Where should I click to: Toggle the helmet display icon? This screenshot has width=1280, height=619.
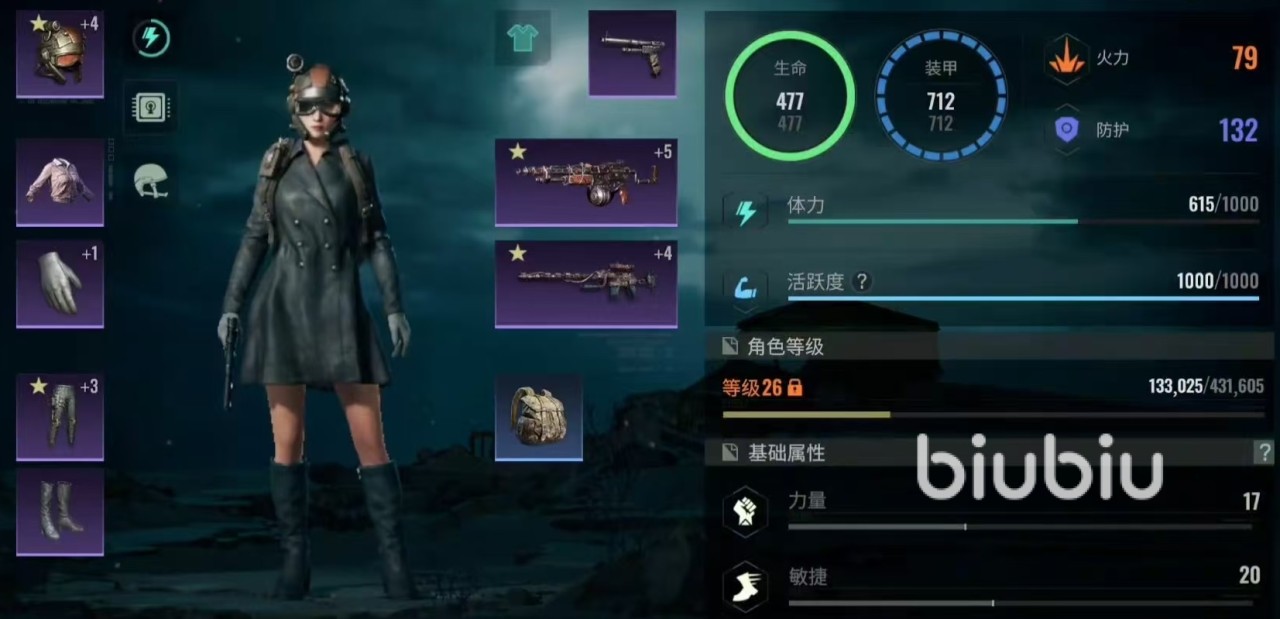pos(152,181)
